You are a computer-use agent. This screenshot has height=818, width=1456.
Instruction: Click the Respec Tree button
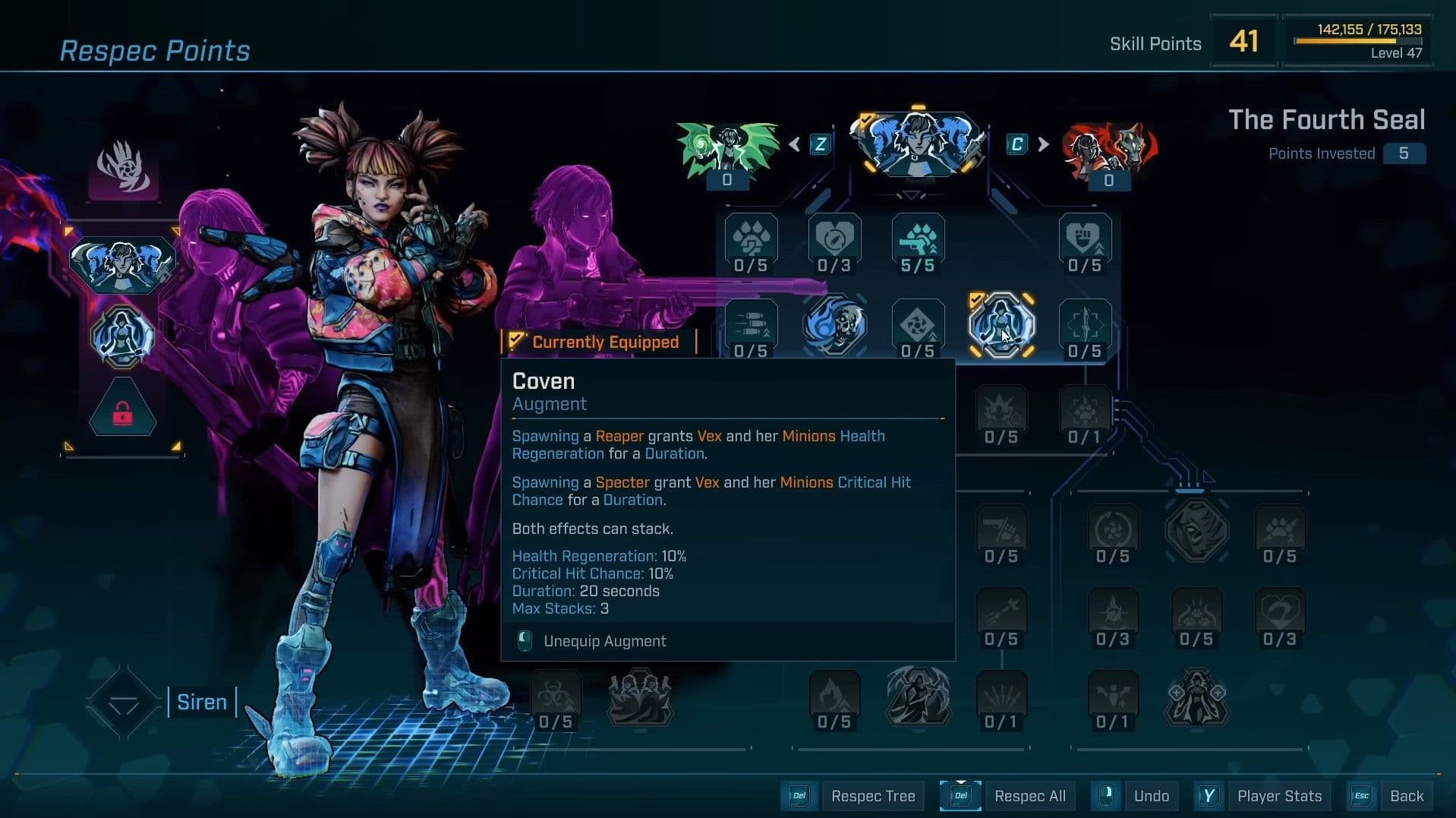[872, 796]
